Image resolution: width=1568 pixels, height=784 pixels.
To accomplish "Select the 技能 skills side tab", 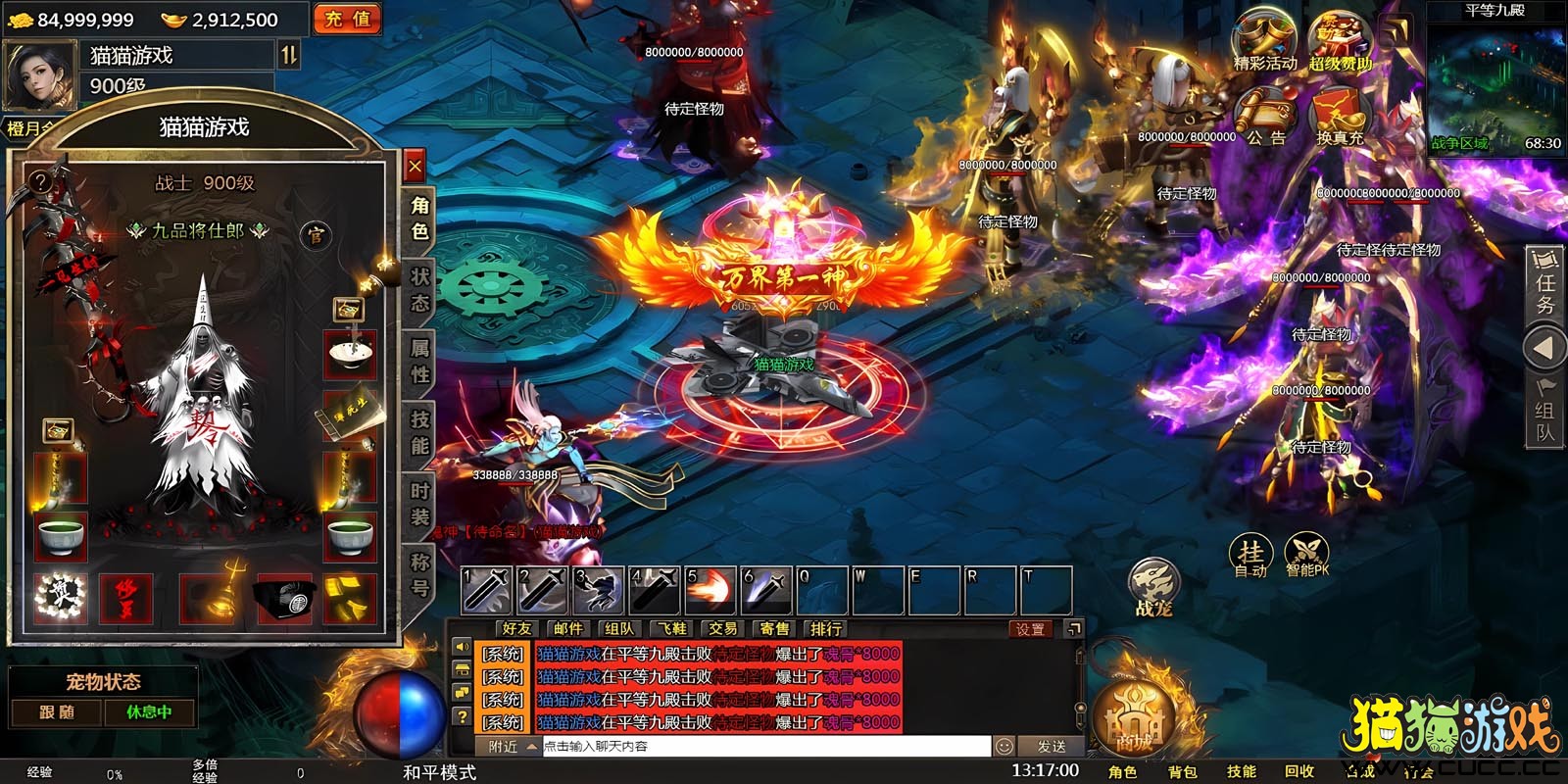I will (419, 431).
